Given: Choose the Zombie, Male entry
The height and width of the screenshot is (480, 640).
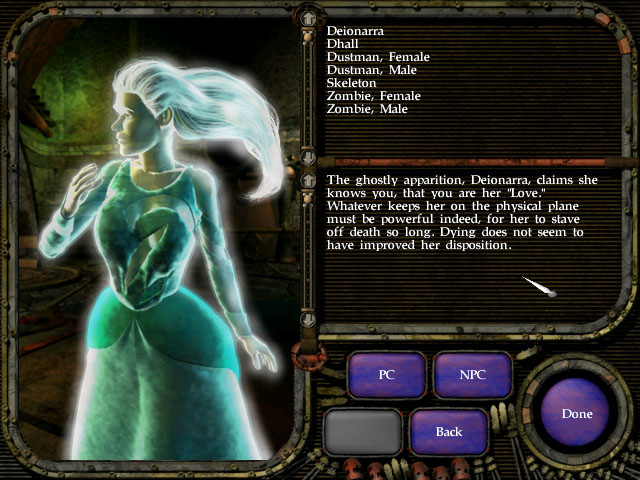Looking at the screenshot, I should 367,109.
